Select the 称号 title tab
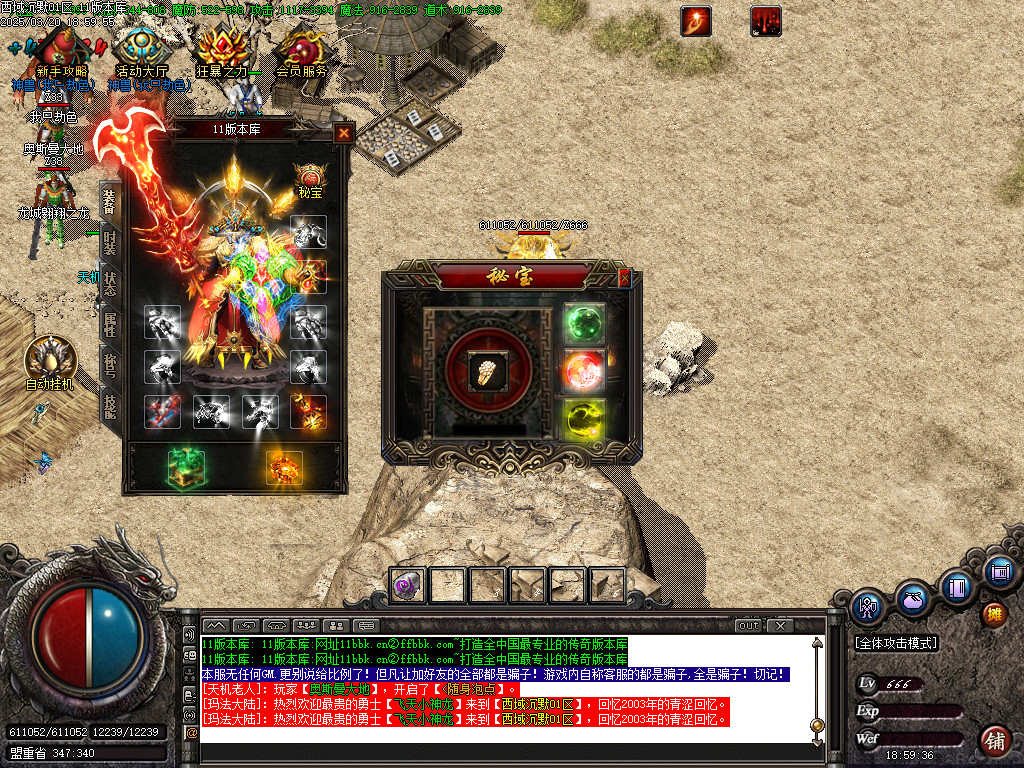The height and width of the screenshot is (768, 1024). pos(110,365)
